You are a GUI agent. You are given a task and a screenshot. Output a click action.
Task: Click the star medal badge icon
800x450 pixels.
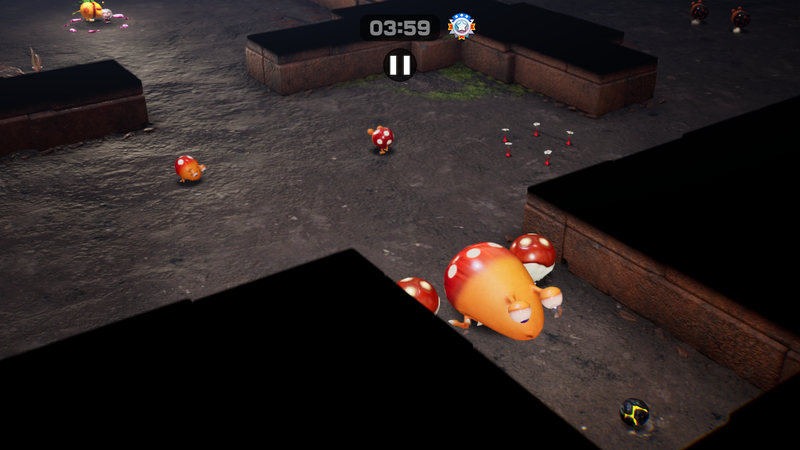click(461, 26)
